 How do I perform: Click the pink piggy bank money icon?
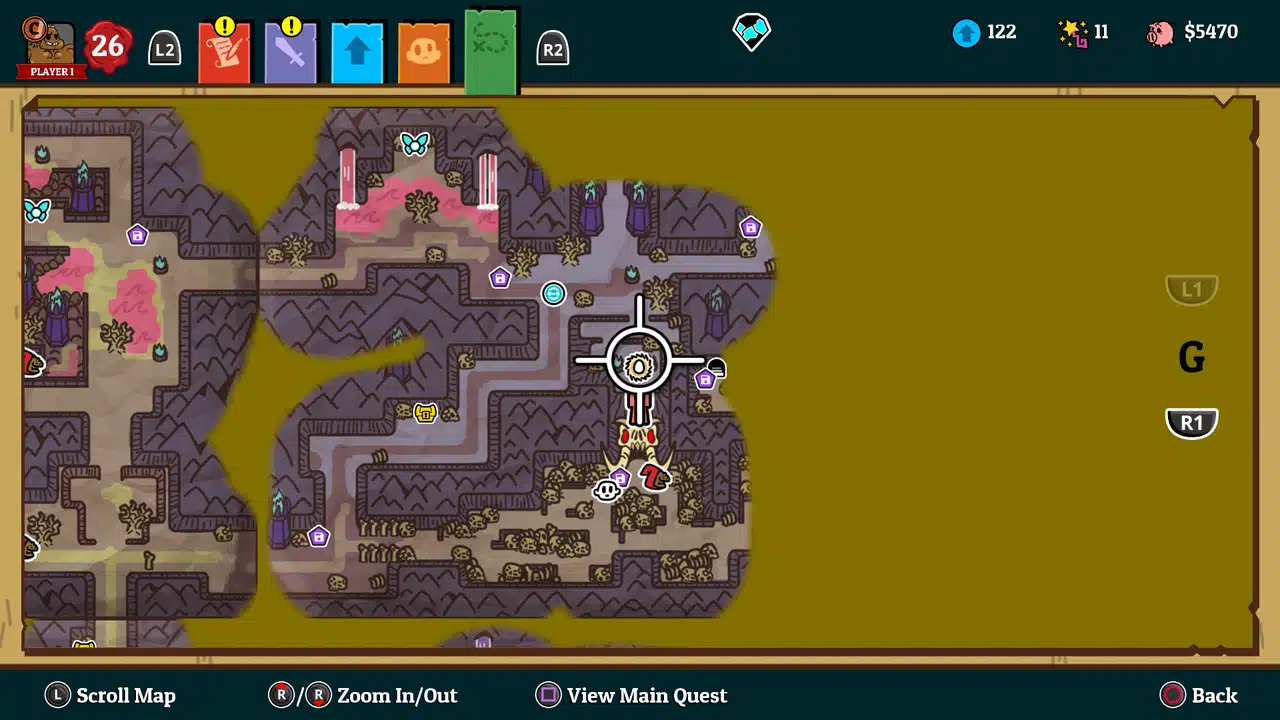tap(1164, 32)
